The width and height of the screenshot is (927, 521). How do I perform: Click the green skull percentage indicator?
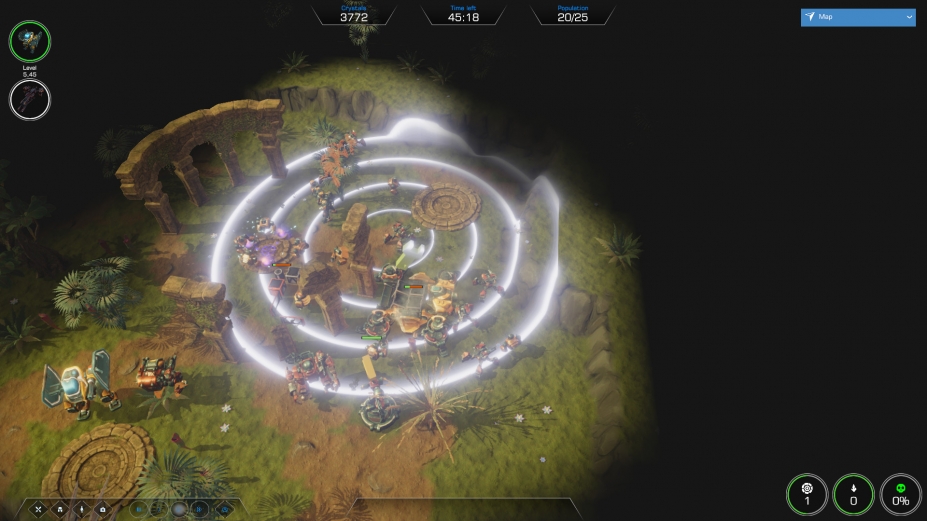[900, 494]
